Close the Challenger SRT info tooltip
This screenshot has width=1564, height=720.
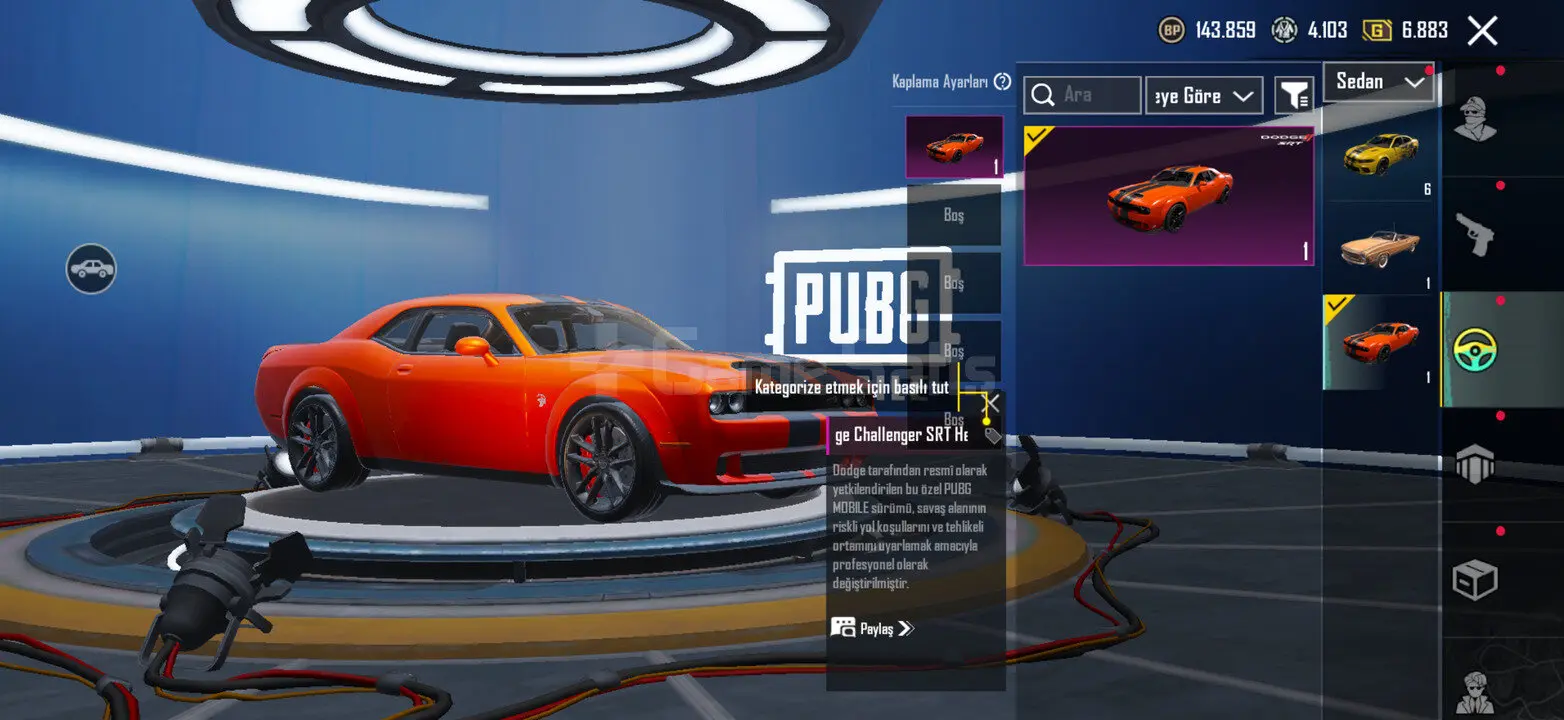[991, 404]
